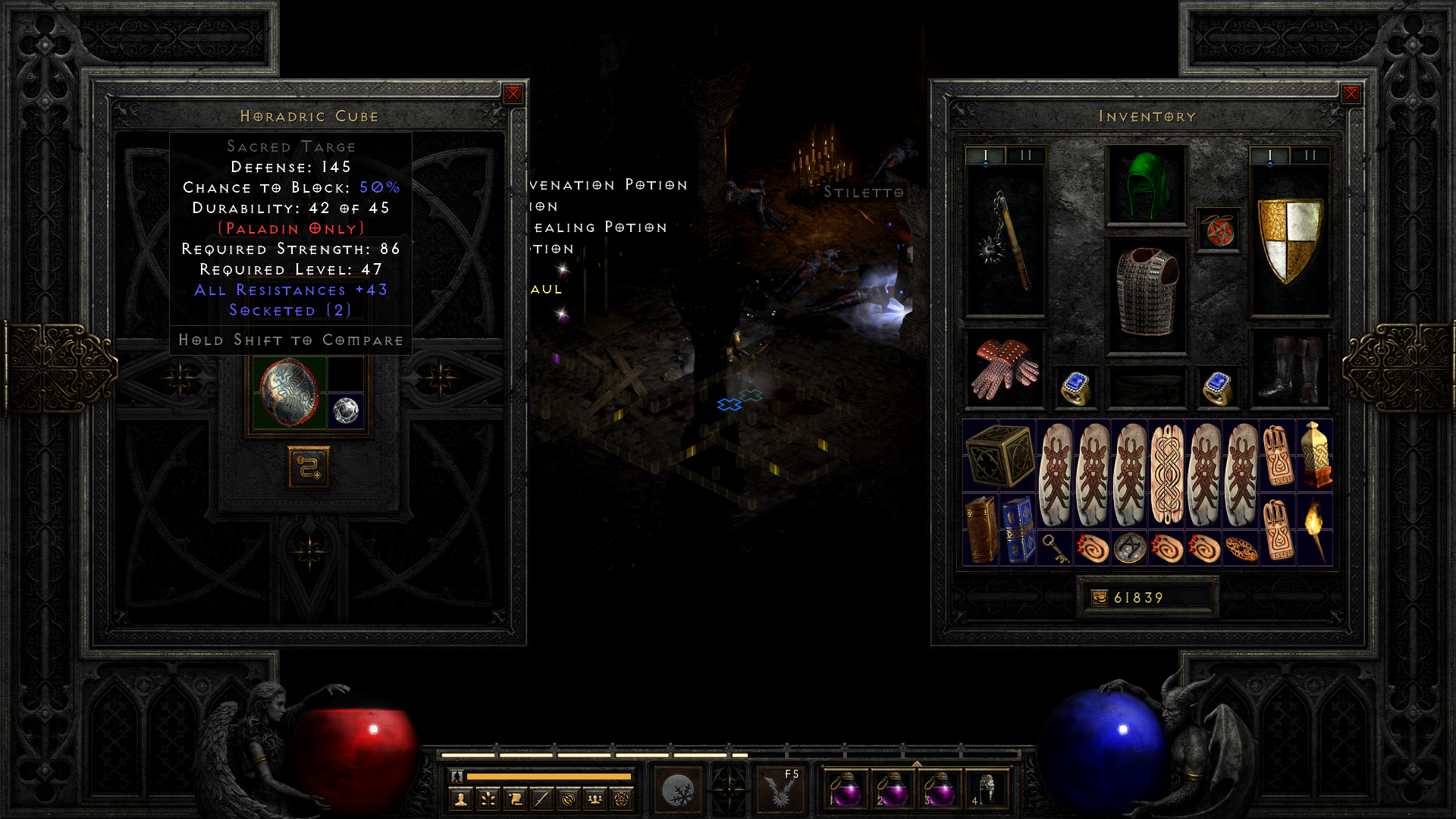Open the character screen mini-menu button
Screen dimensions: 1456x819
pyautogui.click(x=460, y=799)
